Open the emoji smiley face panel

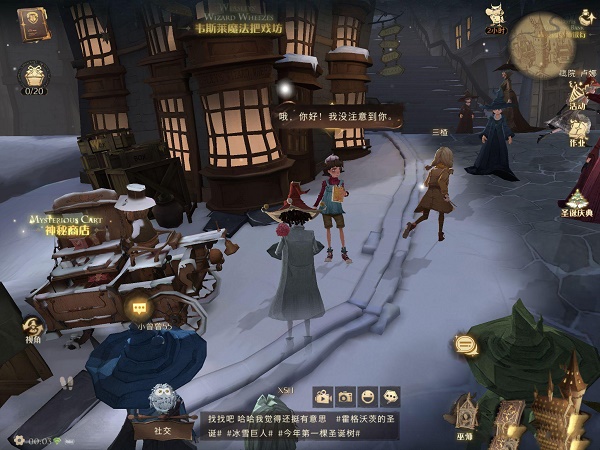368,396
